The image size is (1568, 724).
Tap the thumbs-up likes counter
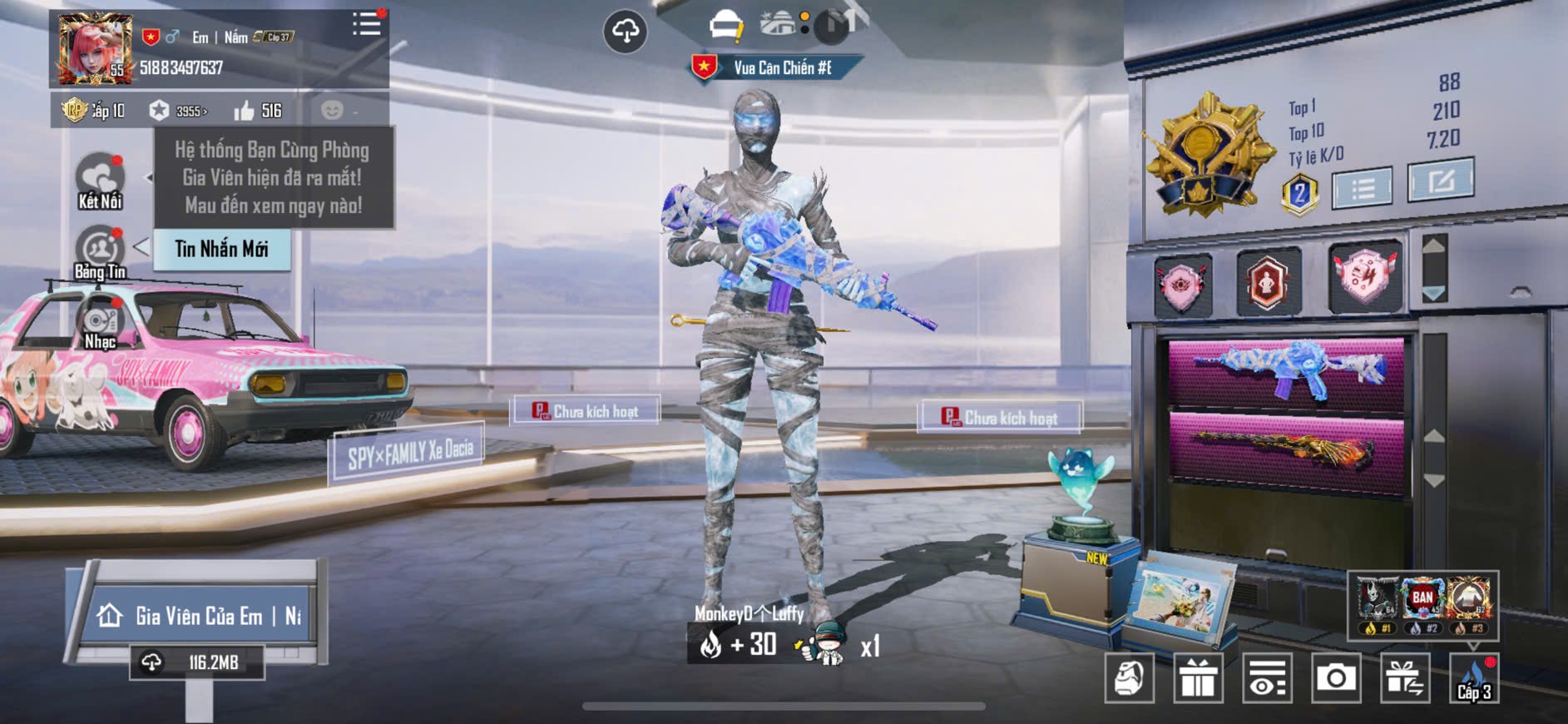(258, 111)
